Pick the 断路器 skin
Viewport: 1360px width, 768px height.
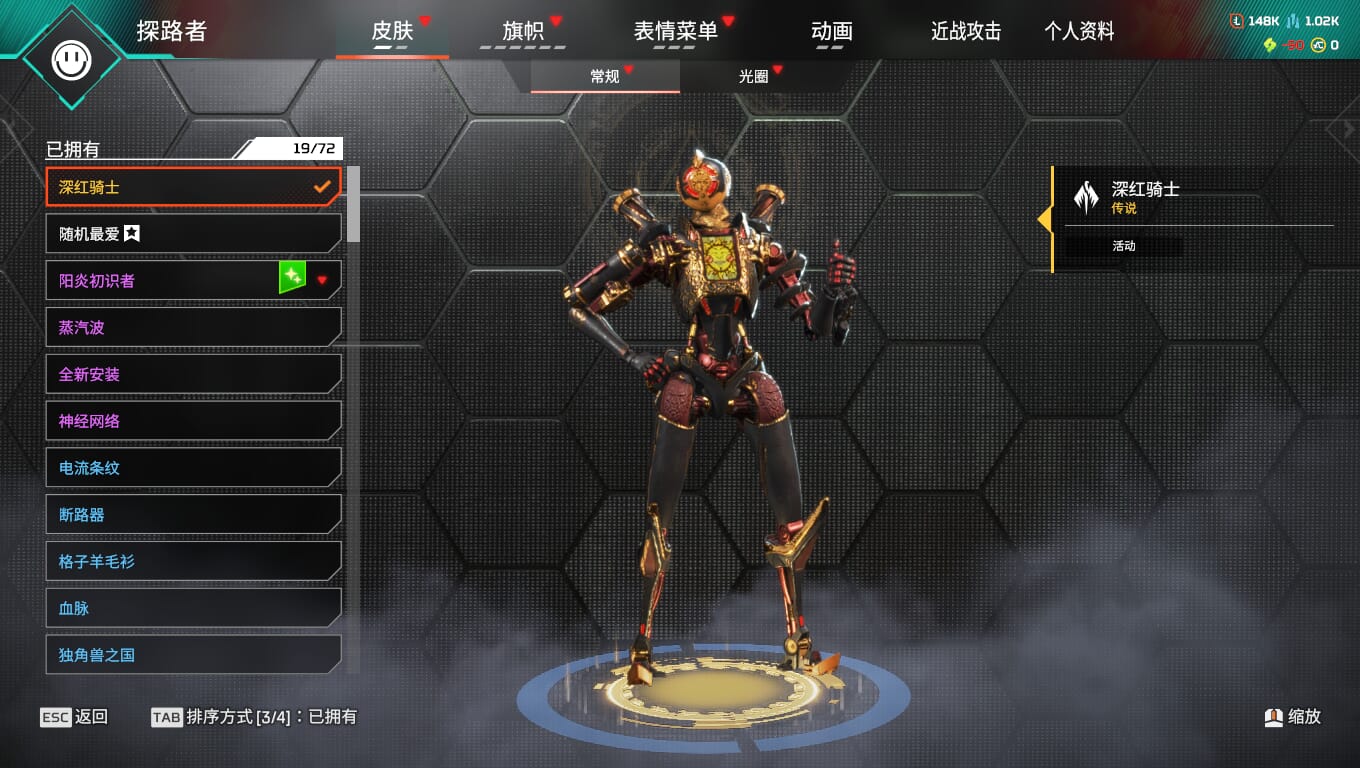click(193, 515)
